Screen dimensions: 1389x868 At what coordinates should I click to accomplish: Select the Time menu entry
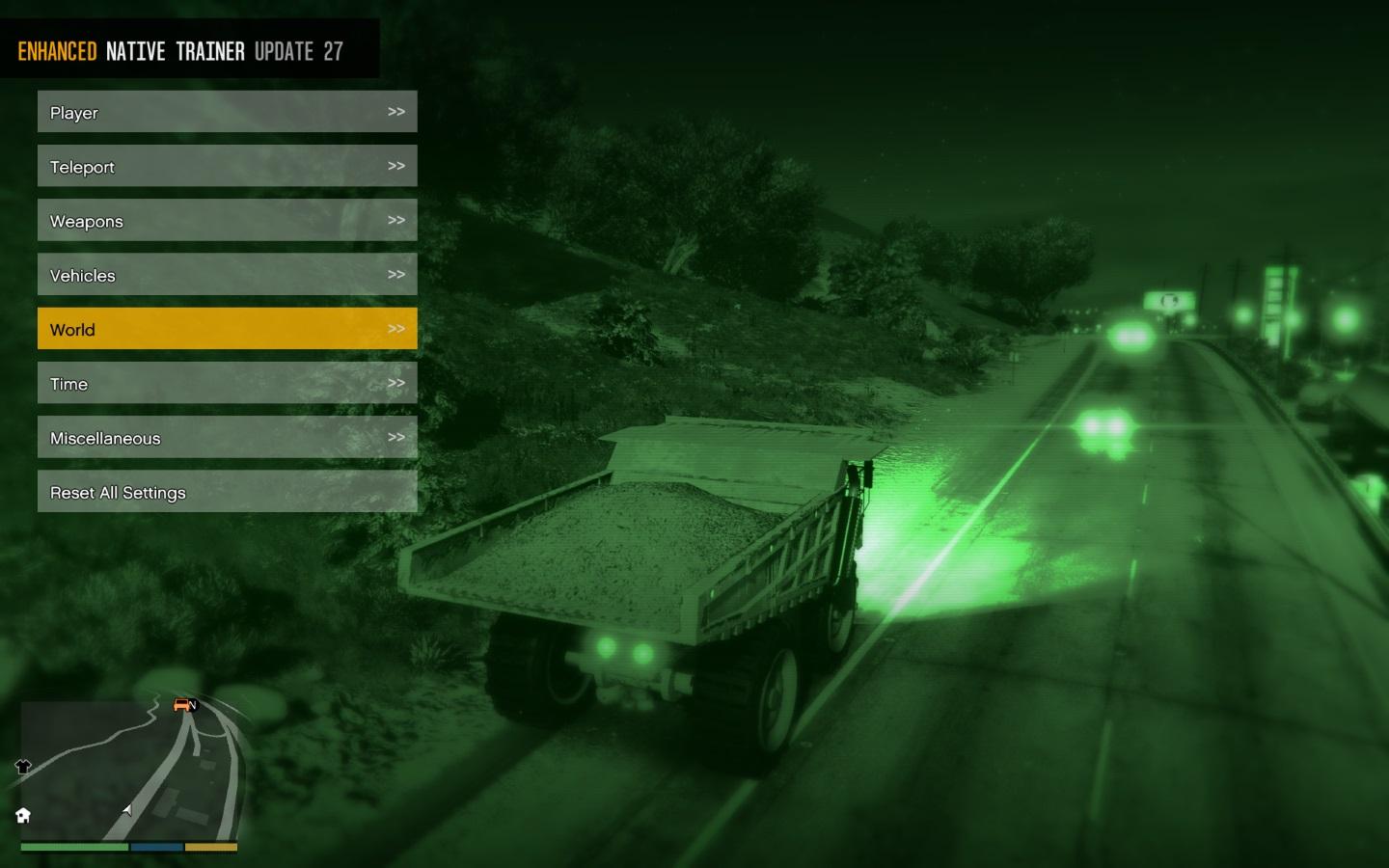227,383
